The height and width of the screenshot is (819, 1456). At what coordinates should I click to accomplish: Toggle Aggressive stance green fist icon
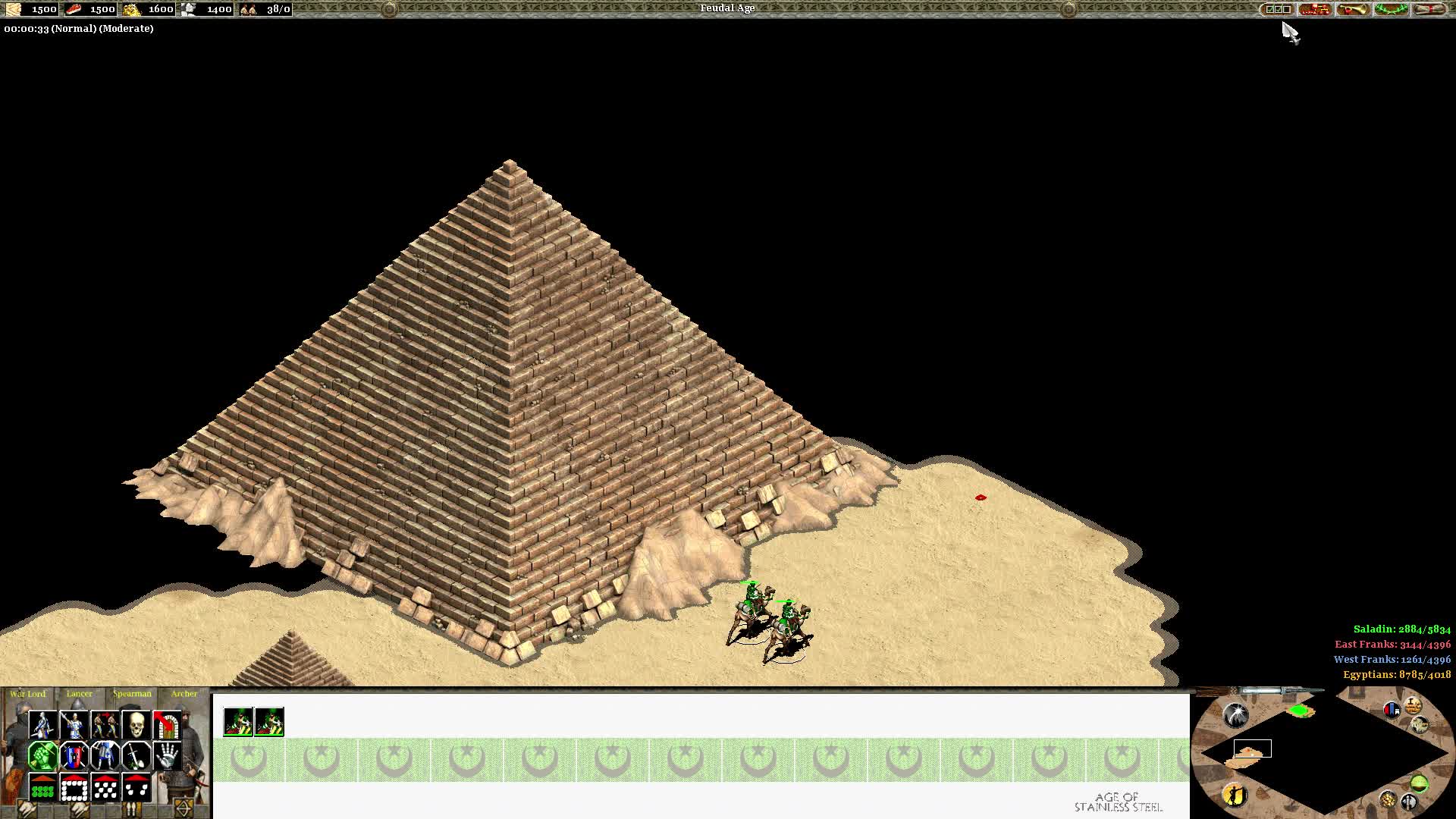[x=43, y=756]
